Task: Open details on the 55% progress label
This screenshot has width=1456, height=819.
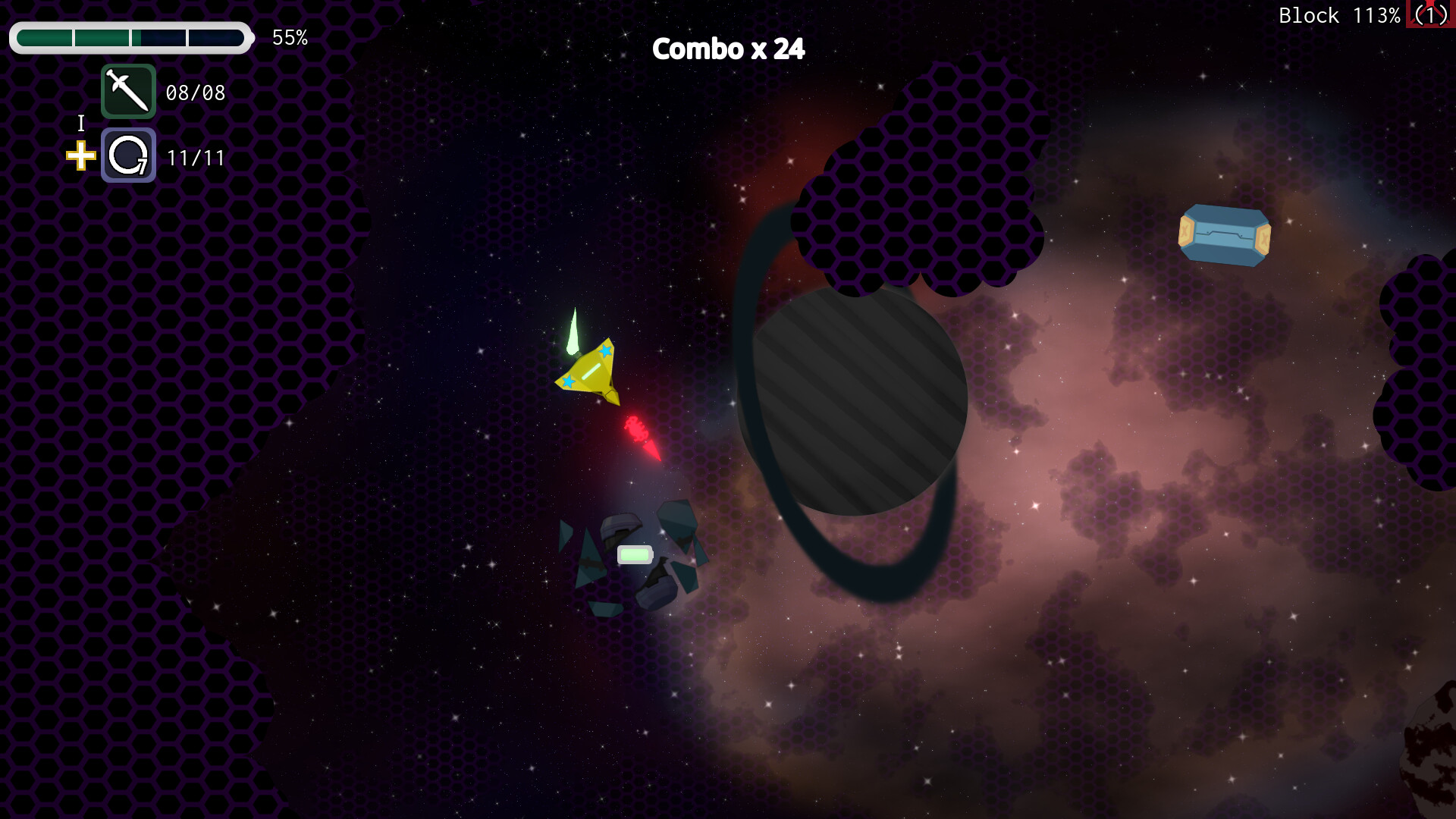Action: [x=290, y=37]
